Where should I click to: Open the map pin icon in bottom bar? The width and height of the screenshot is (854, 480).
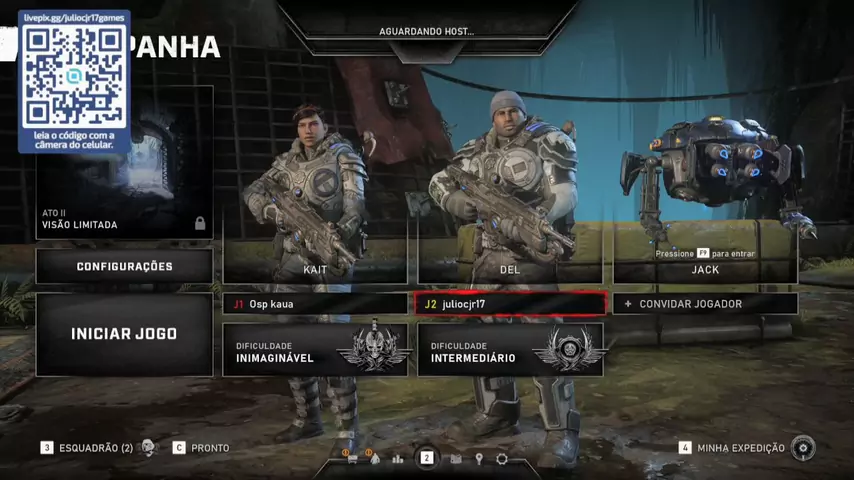[479, 459]
